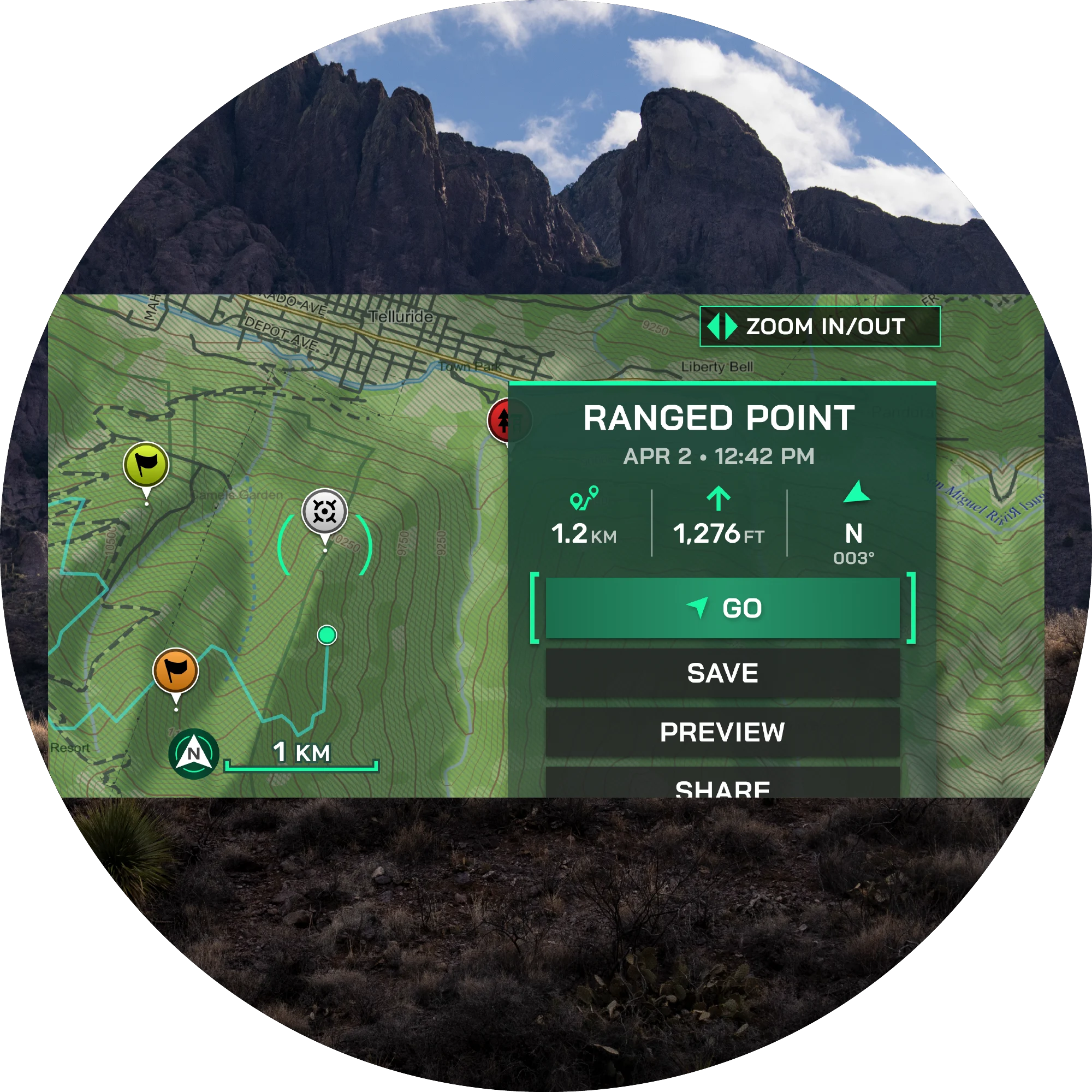The image size is (1092, 1092).
Task: Open the Preview option
Action: (x=722, y=732)
